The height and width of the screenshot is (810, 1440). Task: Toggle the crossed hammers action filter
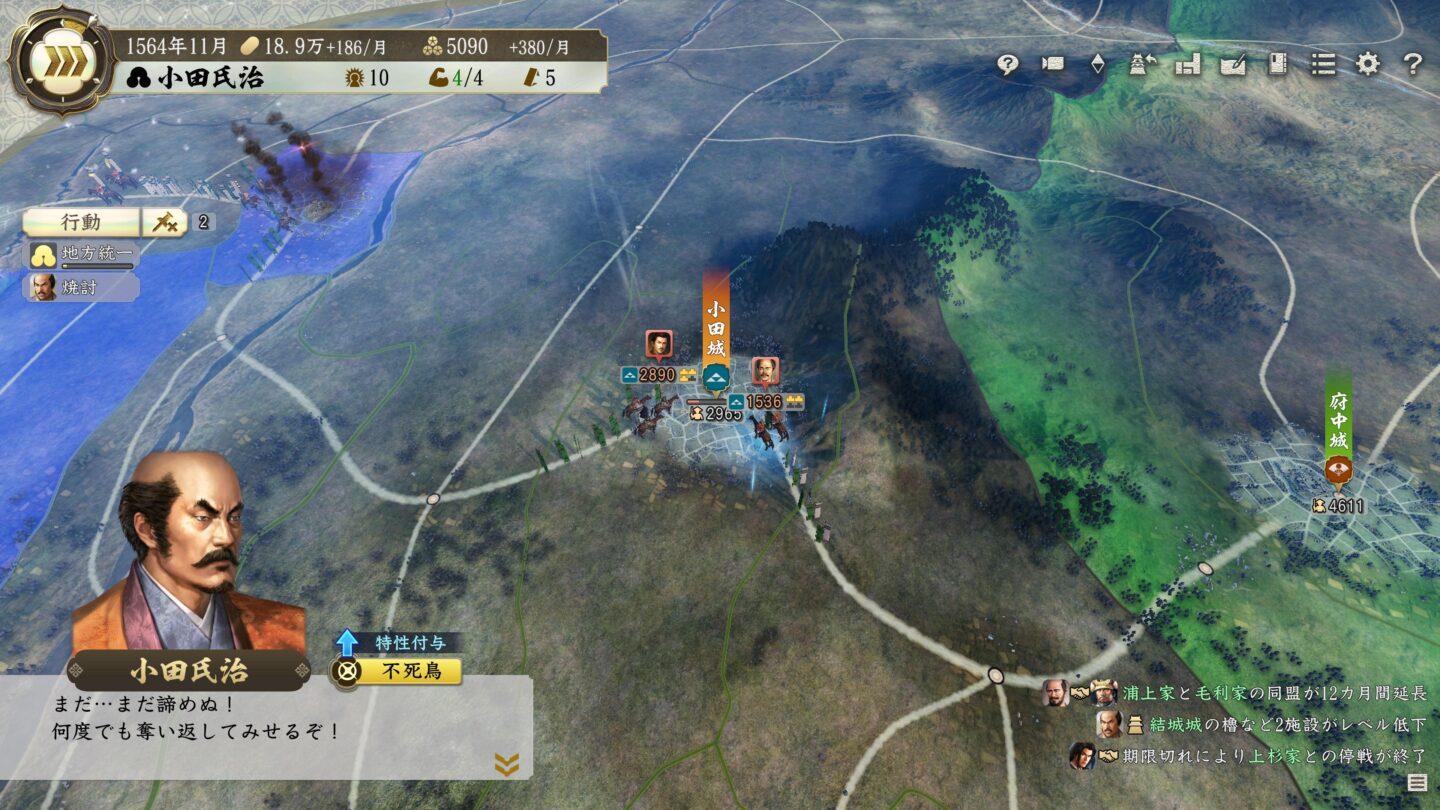(x=165, y=224)
